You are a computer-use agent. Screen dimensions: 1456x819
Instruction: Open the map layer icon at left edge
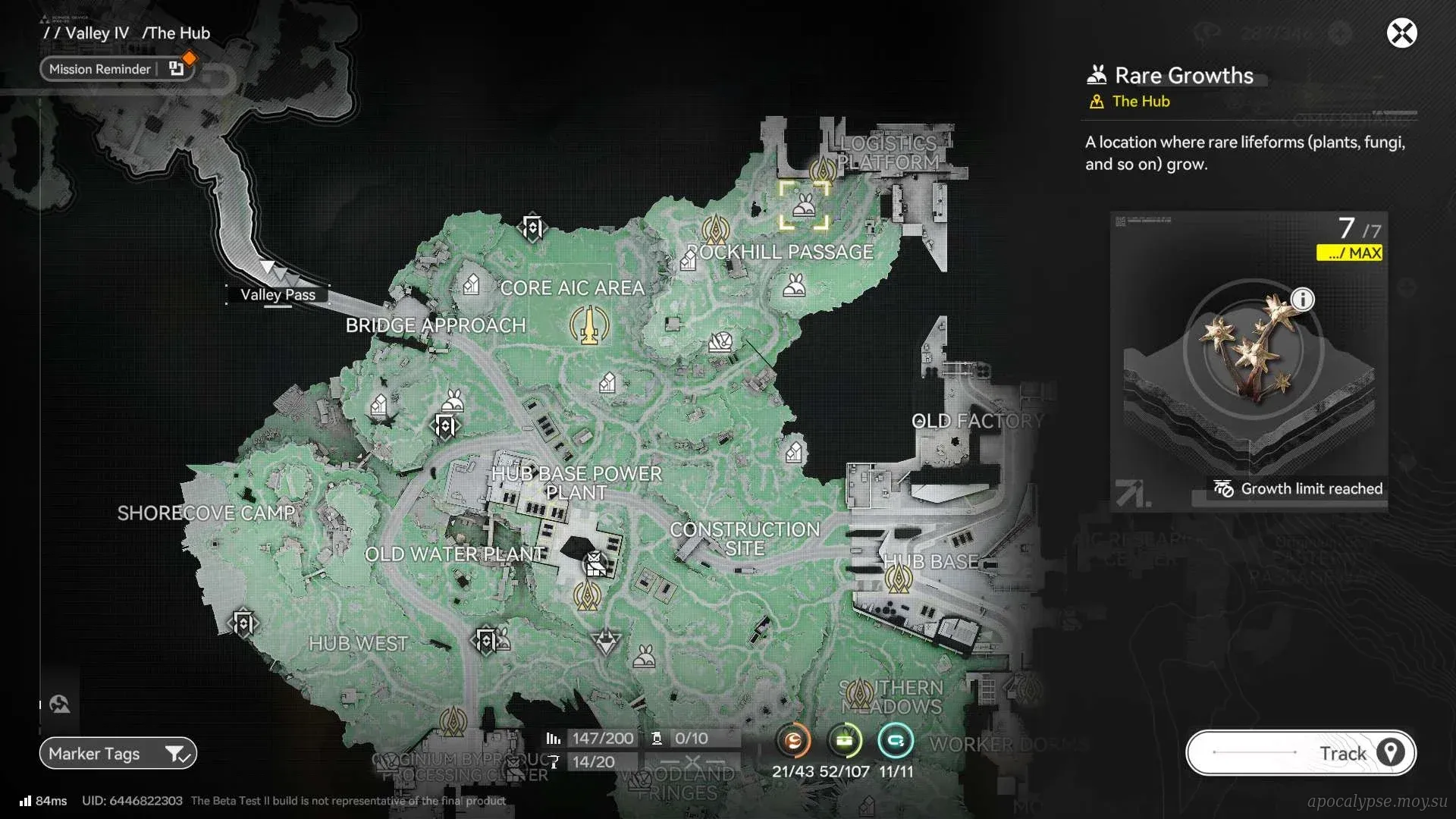pyautogui.click(x=59, y=704)
